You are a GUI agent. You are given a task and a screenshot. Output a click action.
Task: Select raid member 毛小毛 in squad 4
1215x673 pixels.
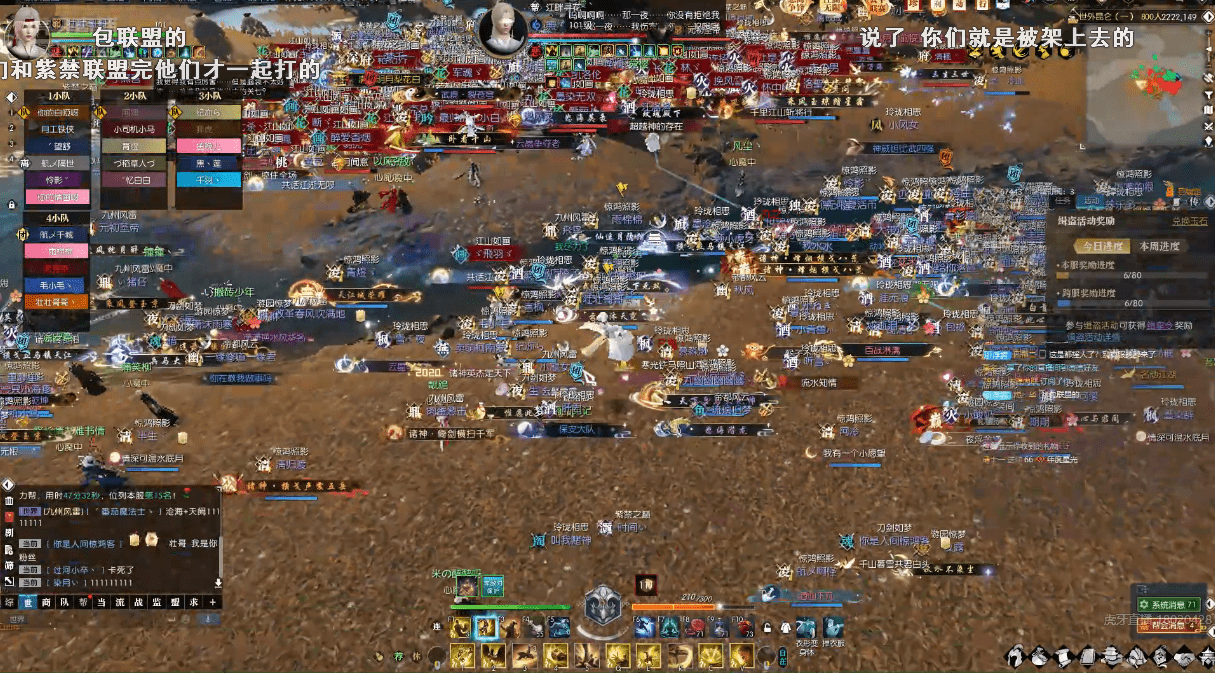(54, 285)
